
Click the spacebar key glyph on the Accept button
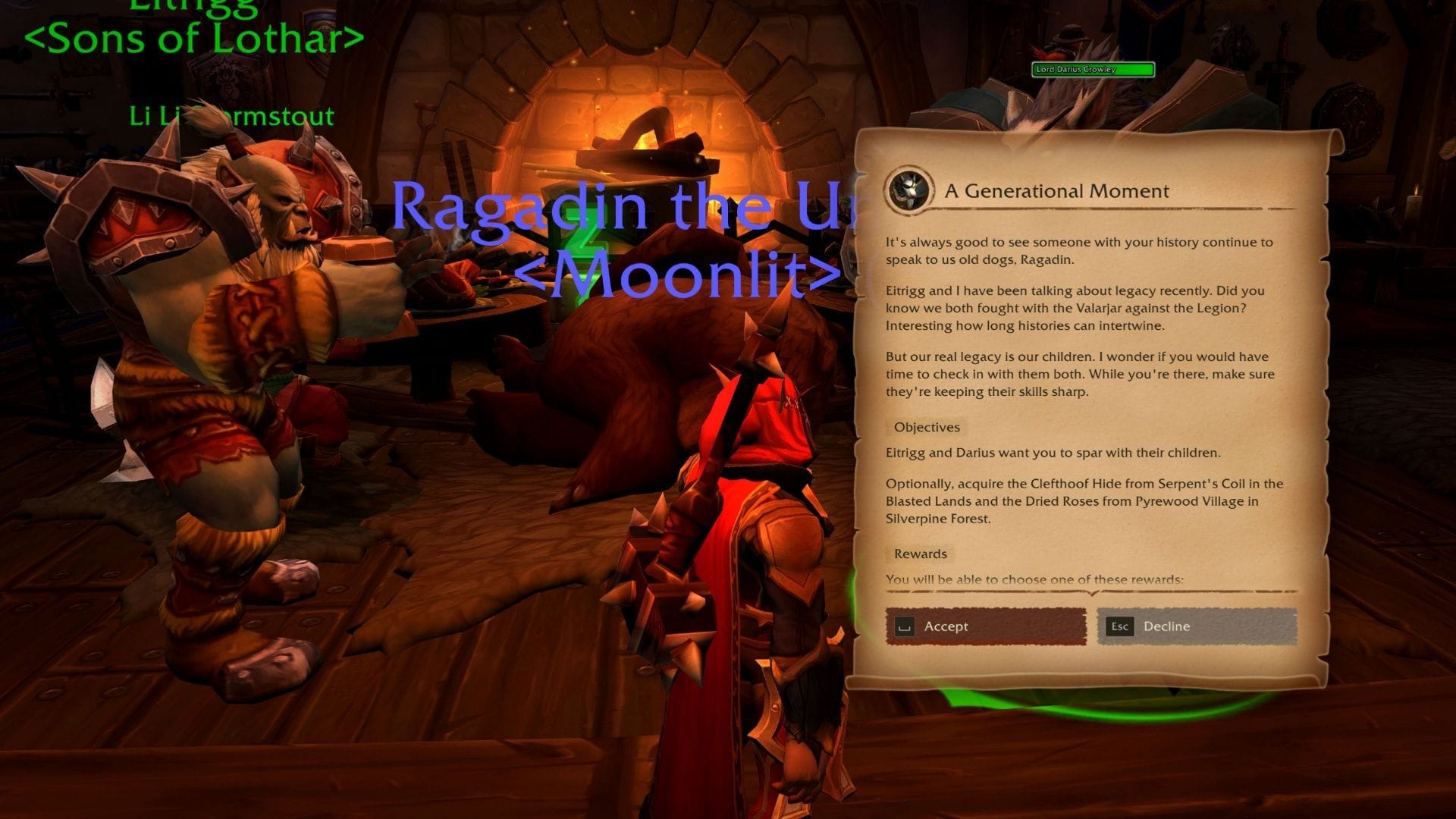[x=907, y=626]
